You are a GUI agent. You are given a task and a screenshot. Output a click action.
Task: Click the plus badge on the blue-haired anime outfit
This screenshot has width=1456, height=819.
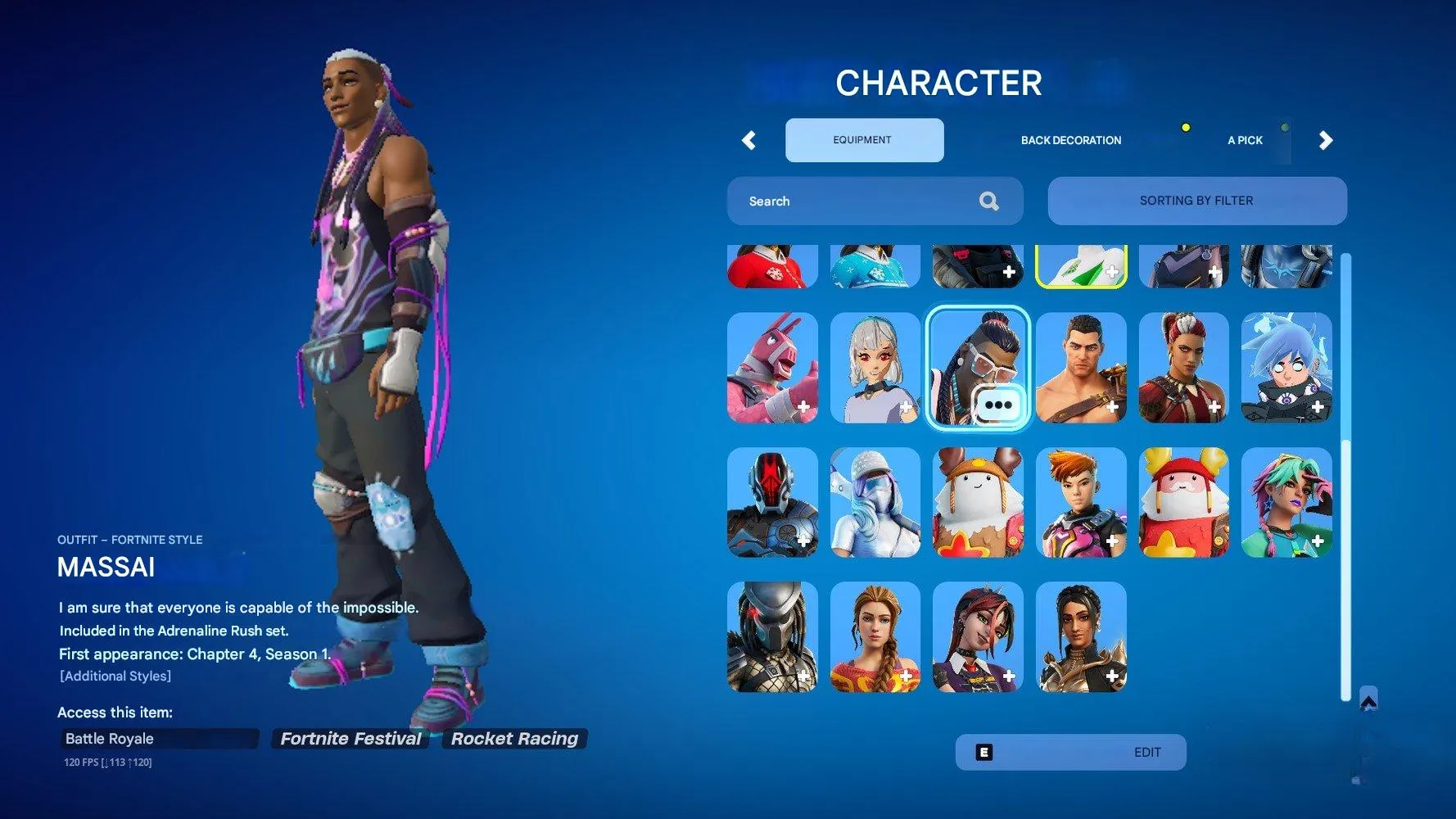click(x=1319, y=405)
